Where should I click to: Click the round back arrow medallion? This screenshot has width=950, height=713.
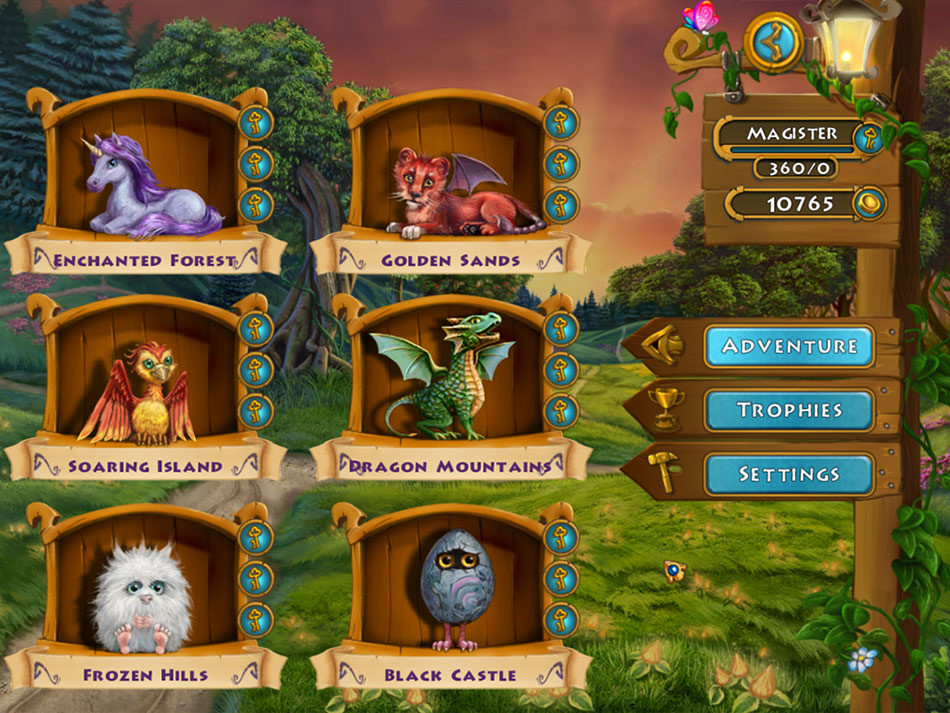(773, 42)
